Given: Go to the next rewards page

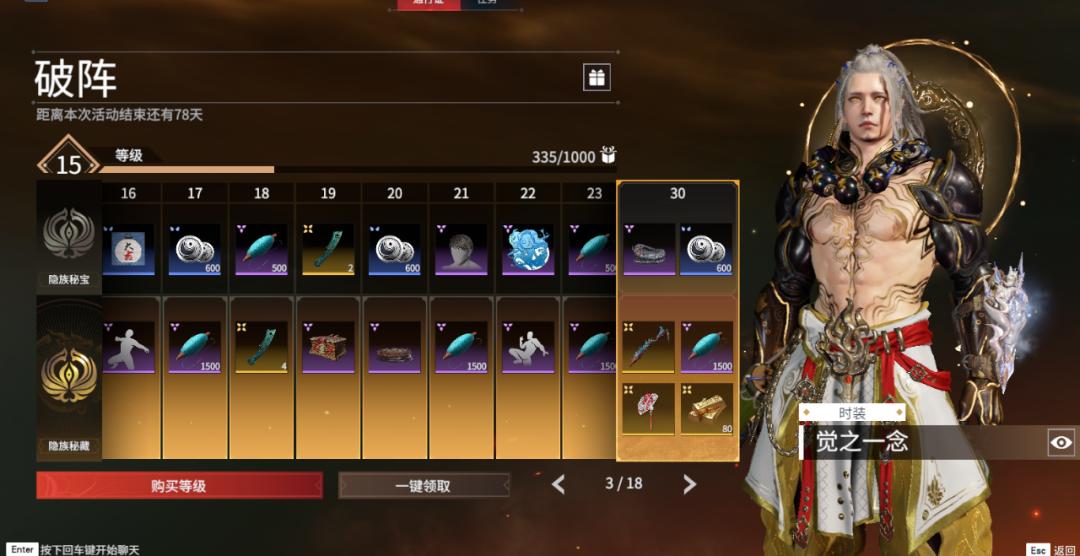Looking at the screenshot, I should [689, 485].
